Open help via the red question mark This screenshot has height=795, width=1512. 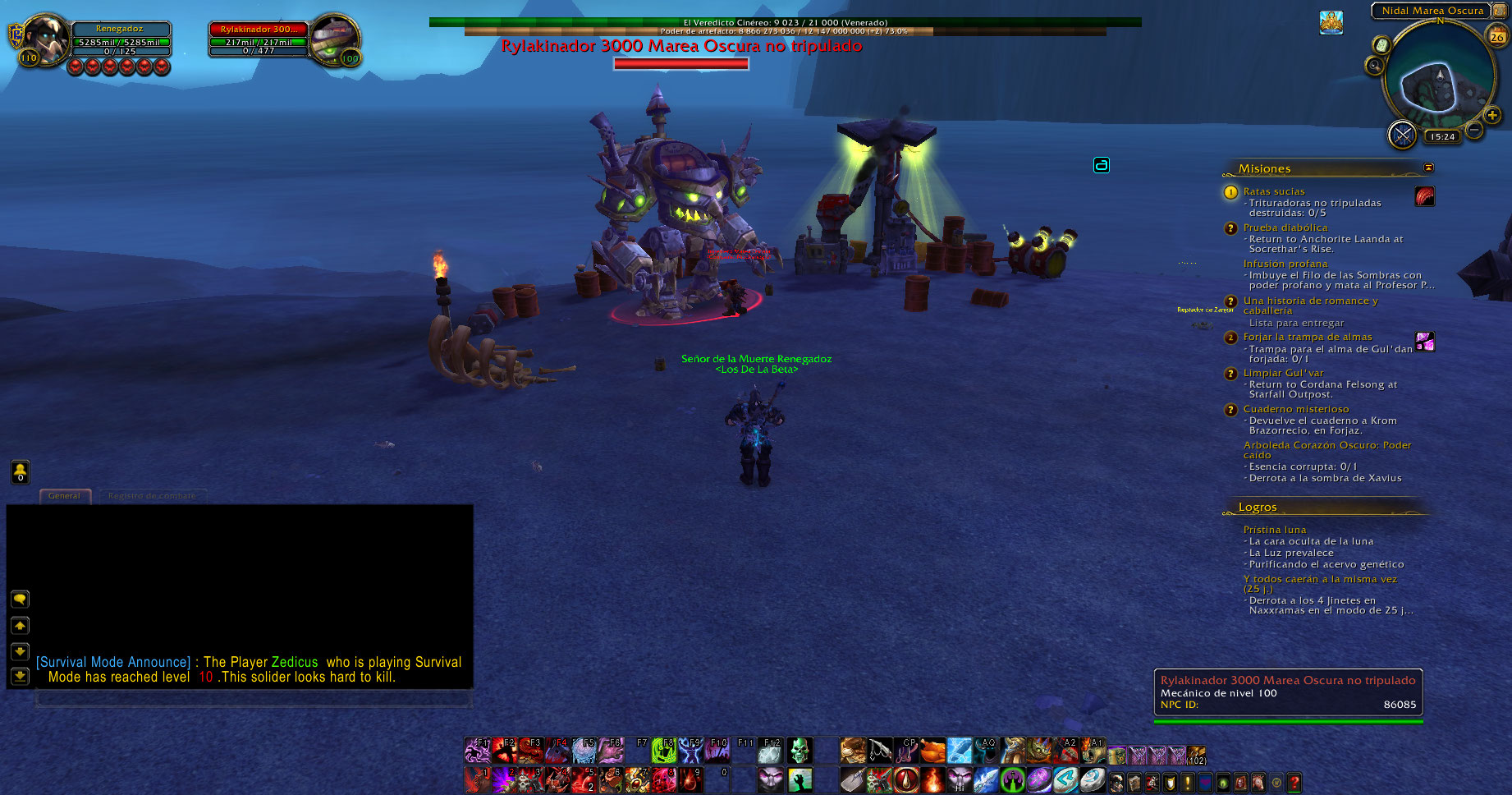coord(1294,782)
